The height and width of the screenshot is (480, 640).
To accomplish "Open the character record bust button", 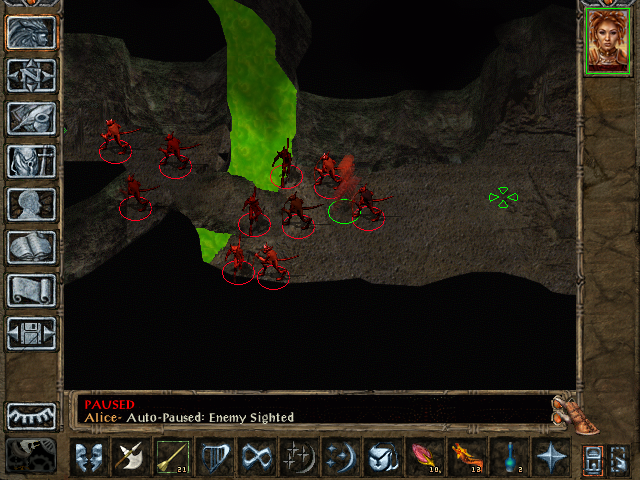I will 31,204.
